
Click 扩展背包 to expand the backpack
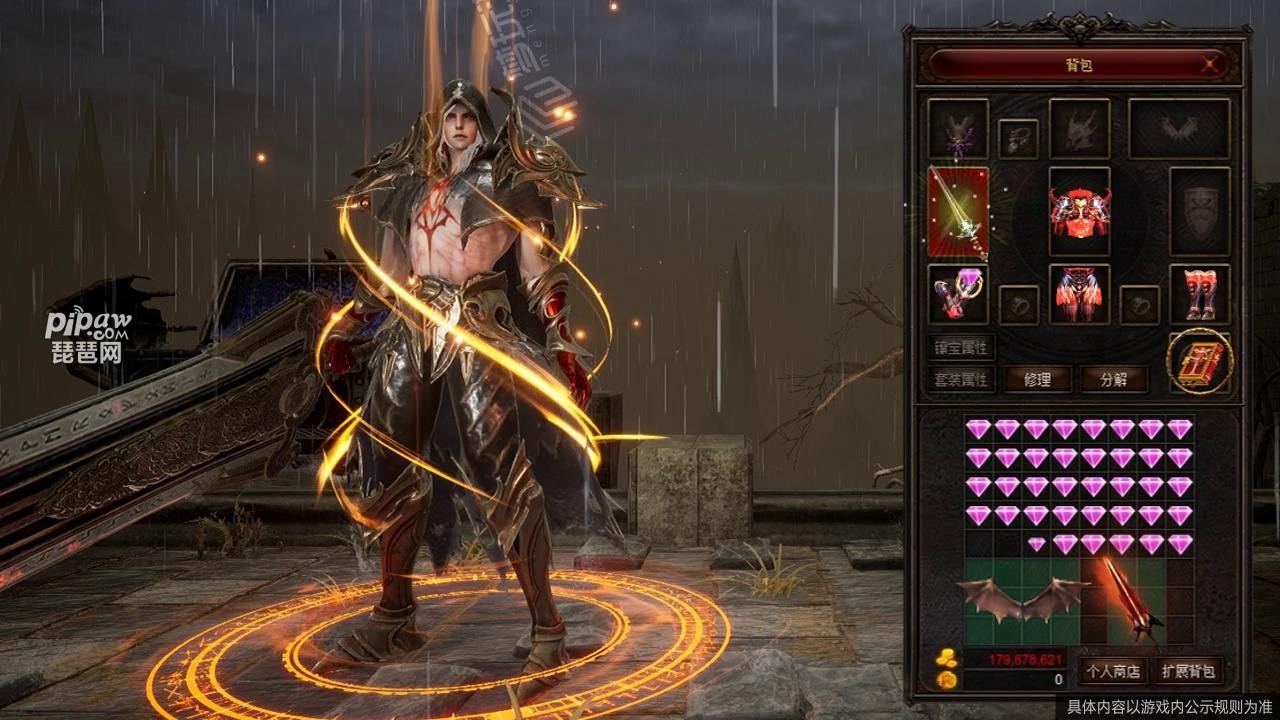(1188, 670)
